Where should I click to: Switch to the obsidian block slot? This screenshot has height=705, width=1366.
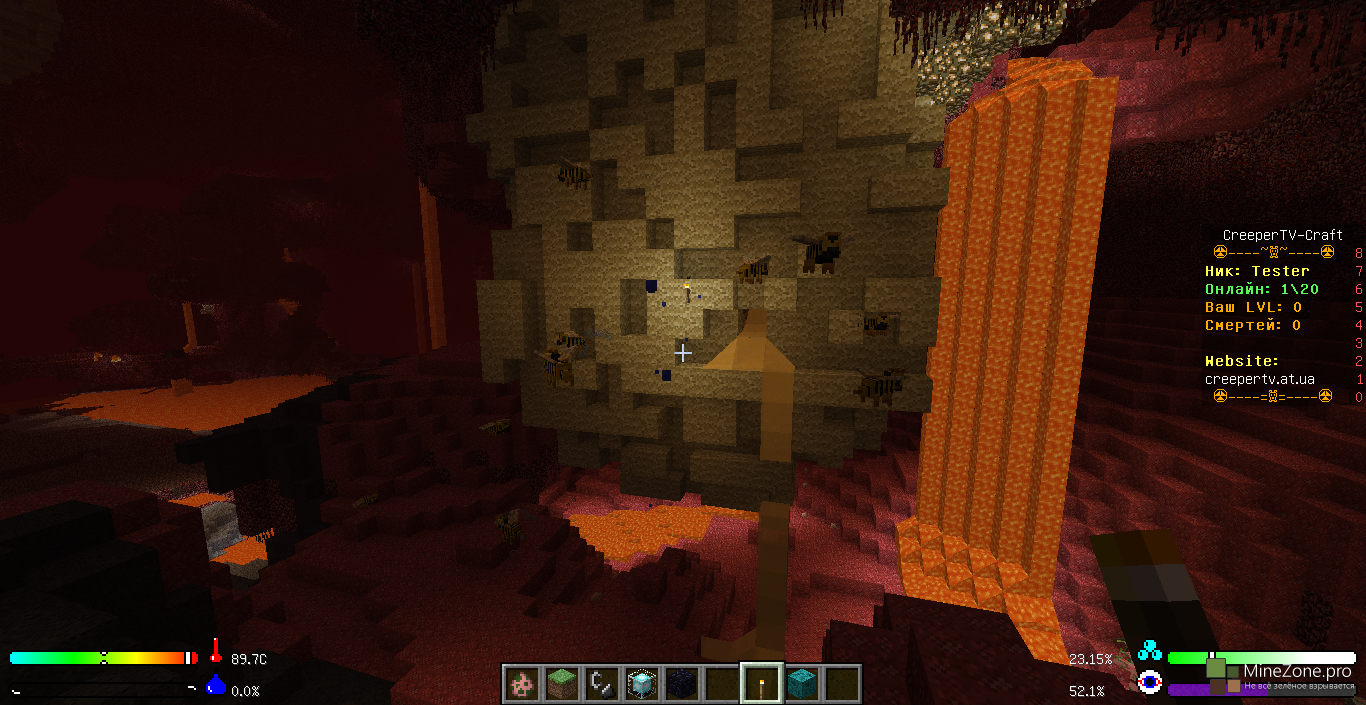point(681,684)
